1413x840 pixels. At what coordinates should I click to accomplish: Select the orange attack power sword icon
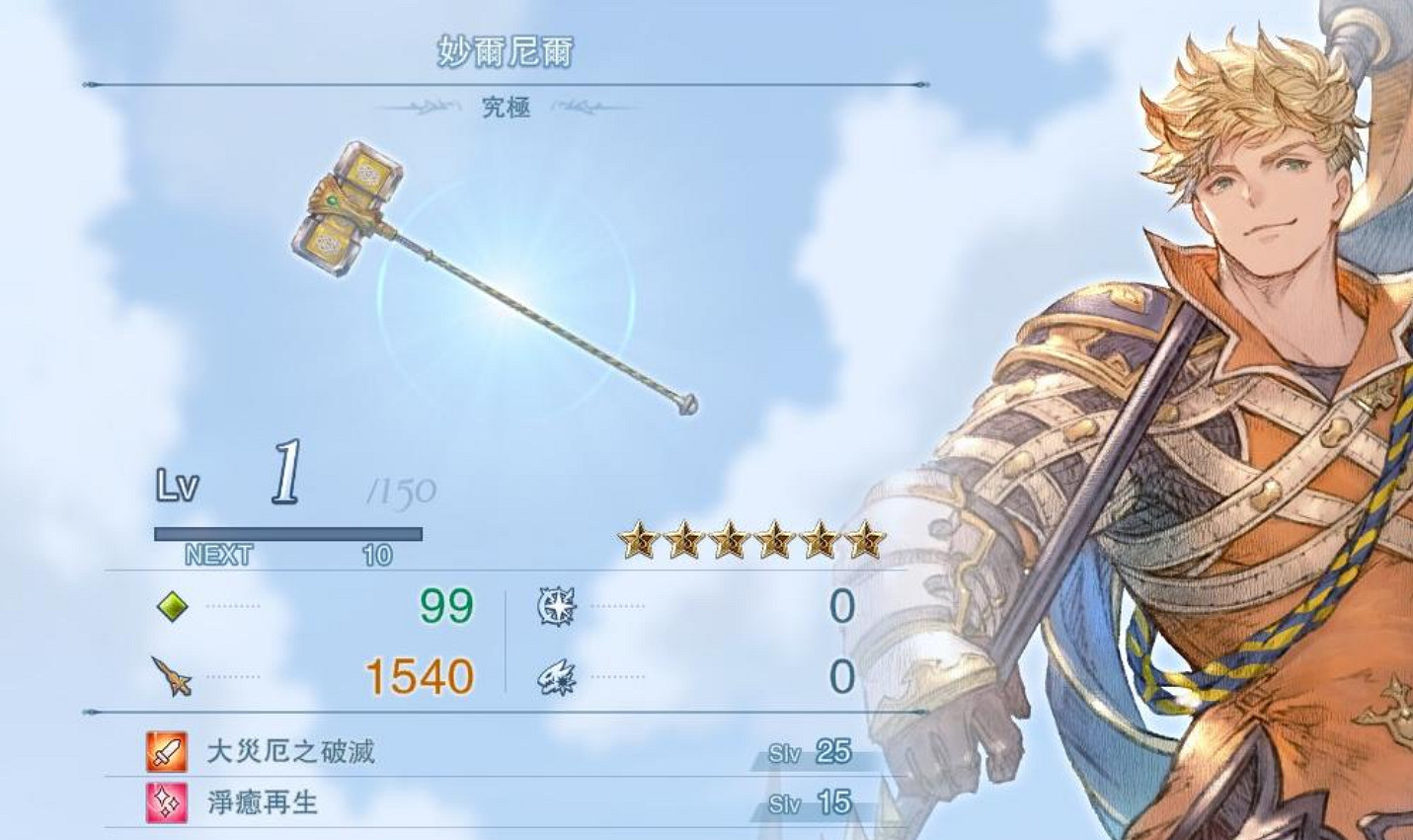pos(170,678)
